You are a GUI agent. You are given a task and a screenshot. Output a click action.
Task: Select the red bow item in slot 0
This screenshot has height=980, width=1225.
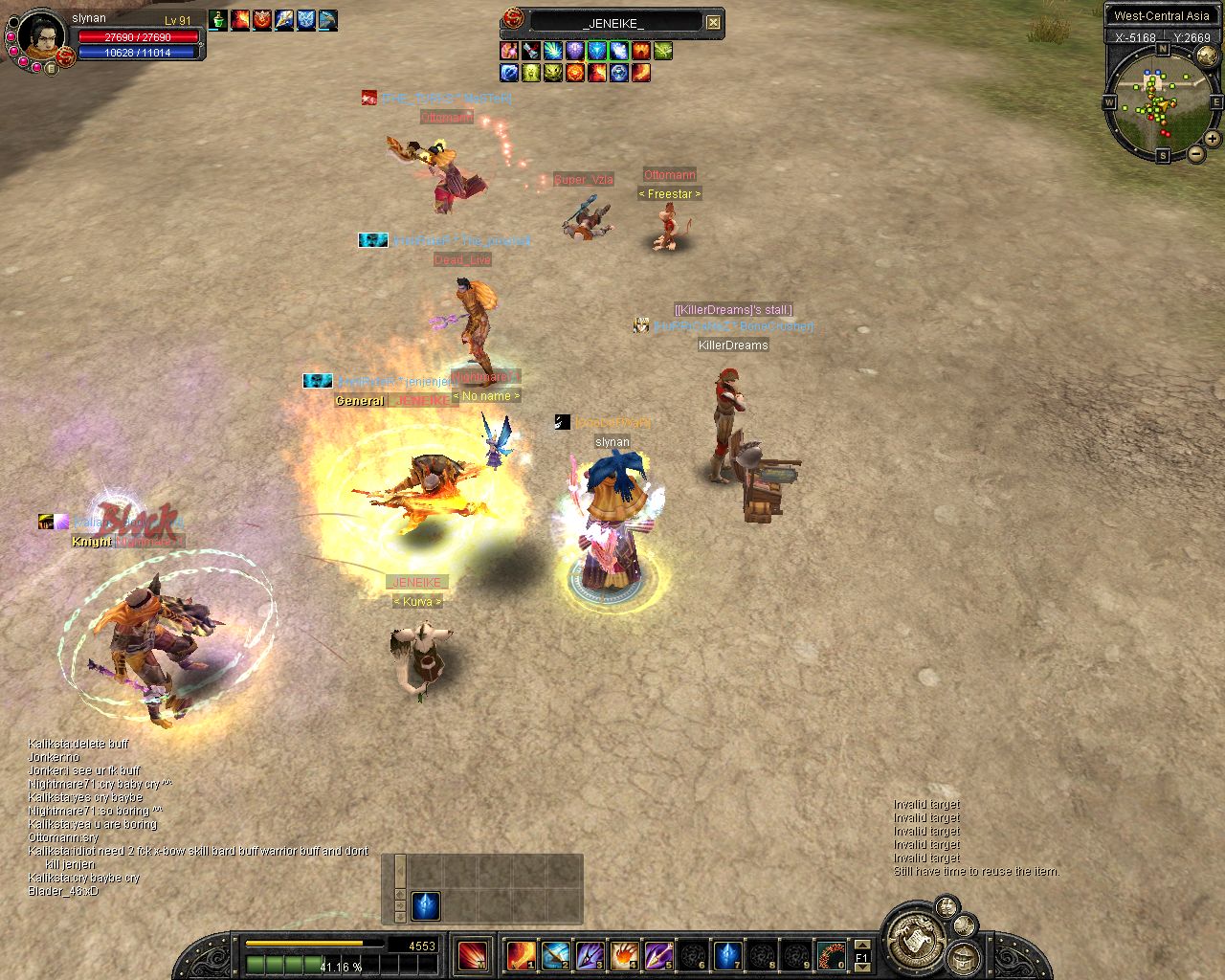pyautogui.click(x=831, y=955)
